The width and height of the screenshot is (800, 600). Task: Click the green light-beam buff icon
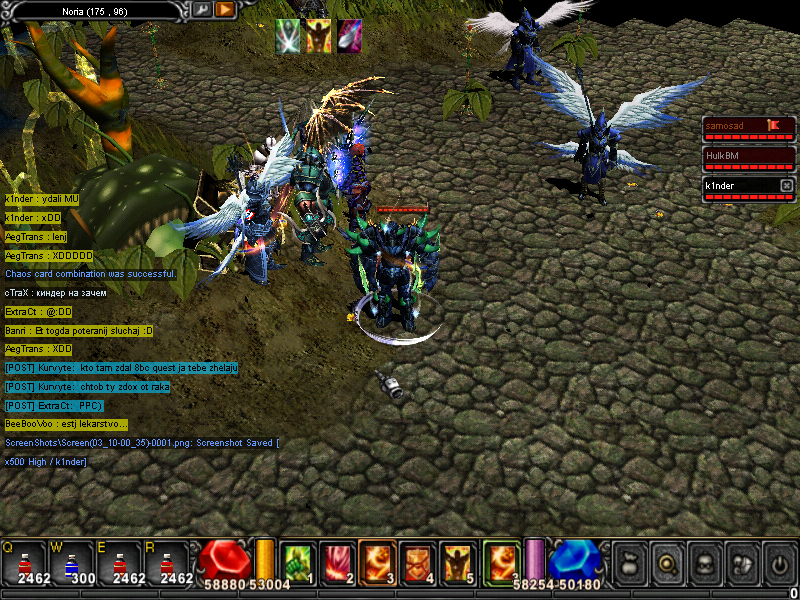[288, 36]
